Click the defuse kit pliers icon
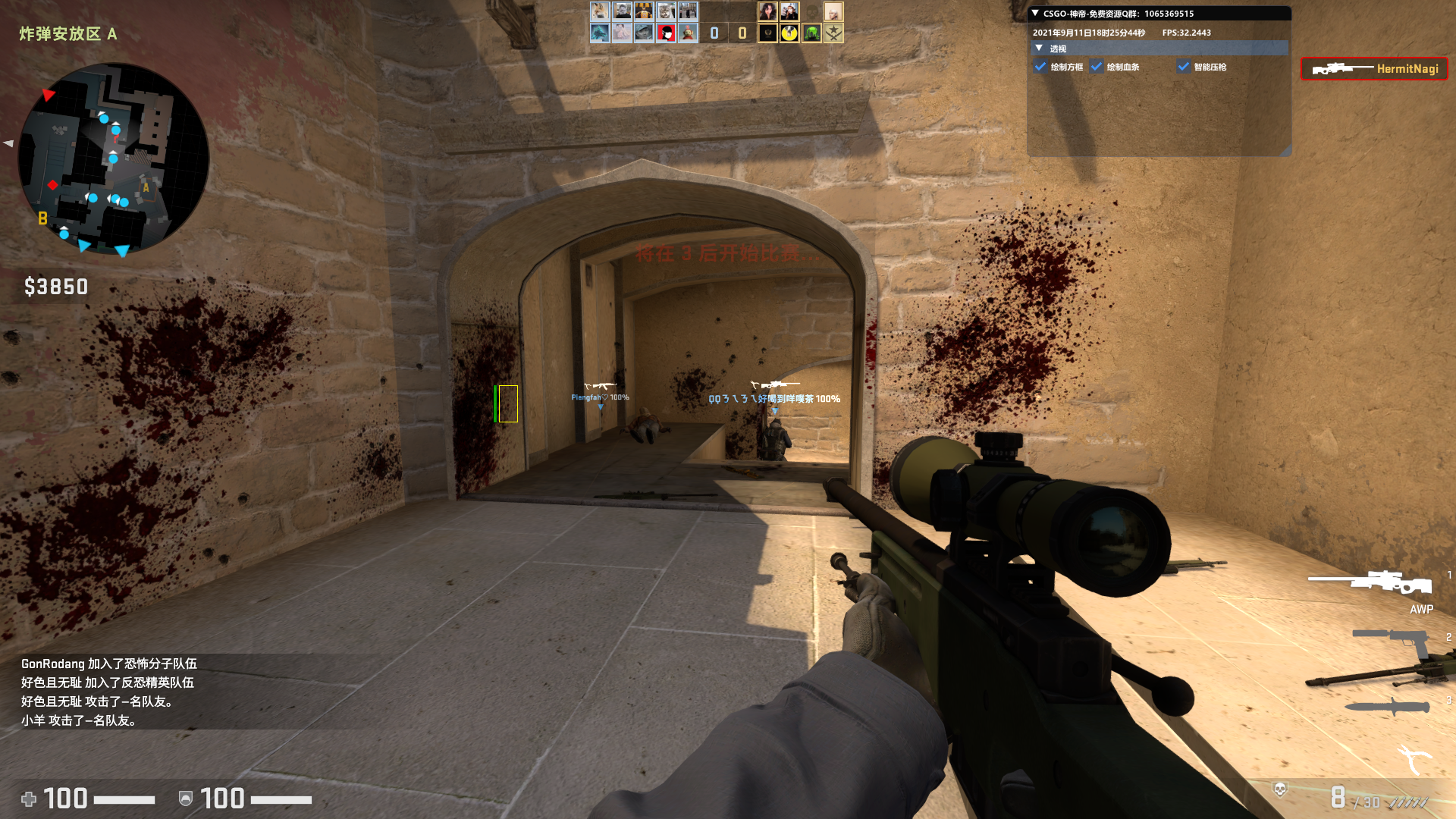 [1414, 758]
